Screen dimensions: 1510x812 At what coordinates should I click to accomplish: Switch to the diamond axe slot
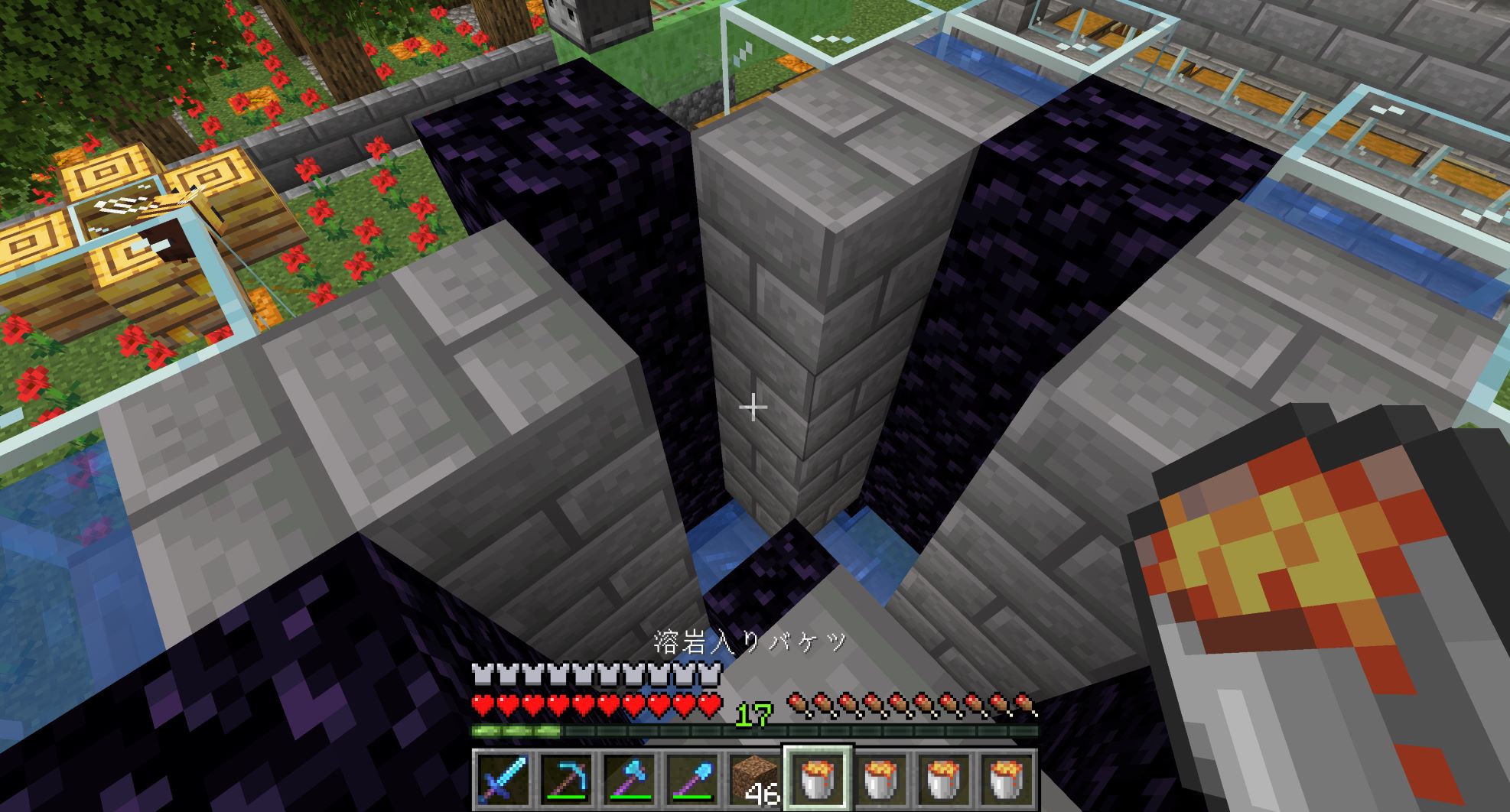[629, 779]
